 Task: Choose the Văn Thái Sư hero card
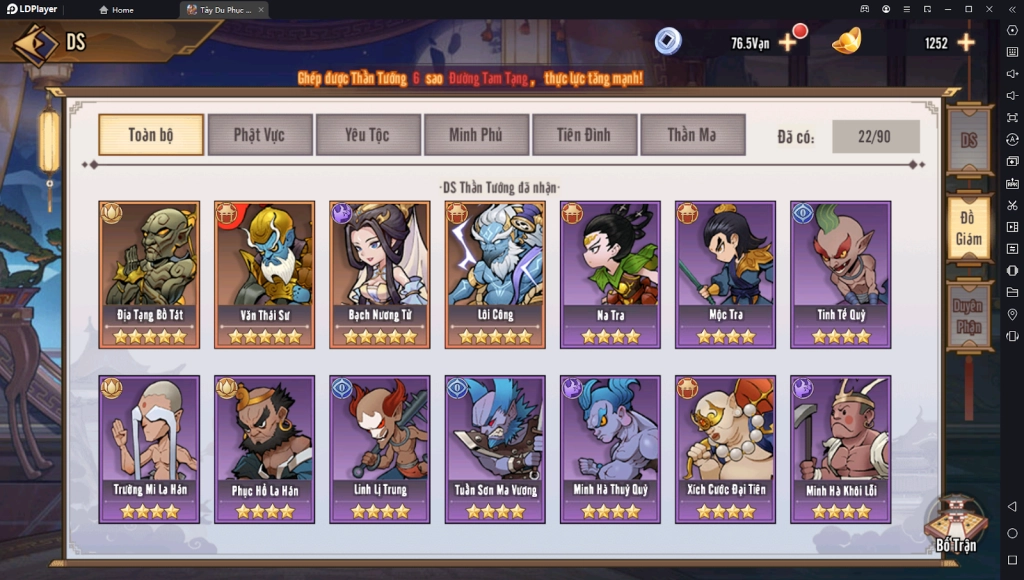tap(264, 273)
